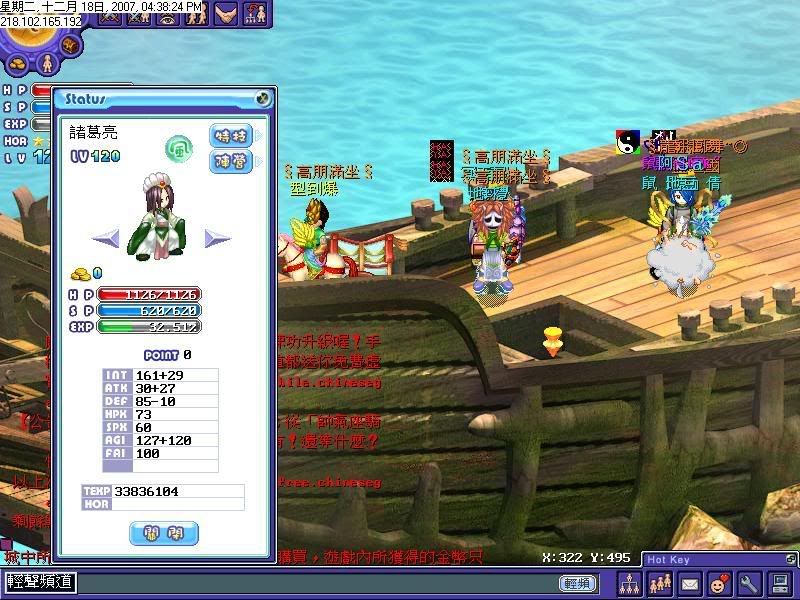This screenshot has height=600, width=800.
Task: Open the character figure icon on the dial
Action: [45, 63]
